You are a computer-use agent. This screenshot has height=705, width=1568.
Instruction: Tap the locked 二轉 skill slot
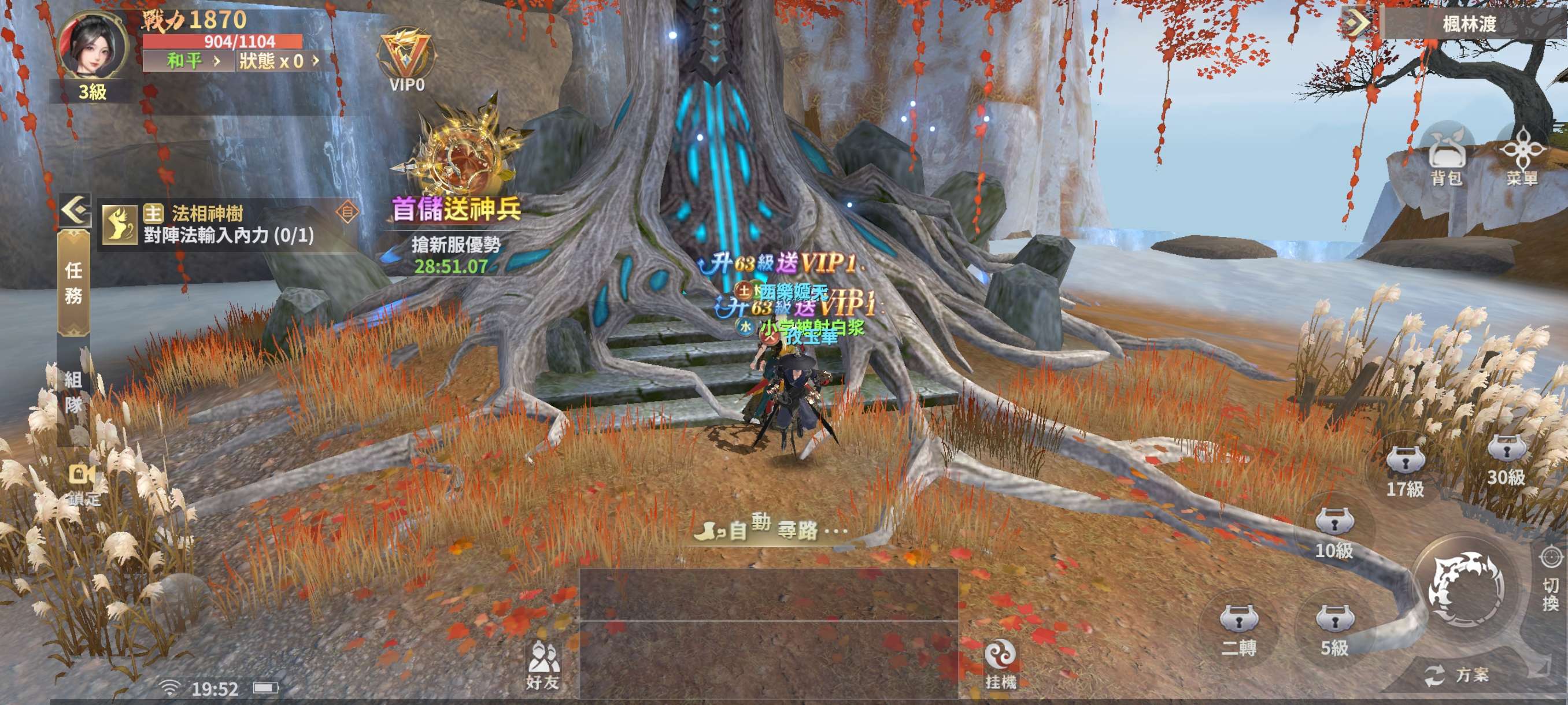tap(1238, 628)
